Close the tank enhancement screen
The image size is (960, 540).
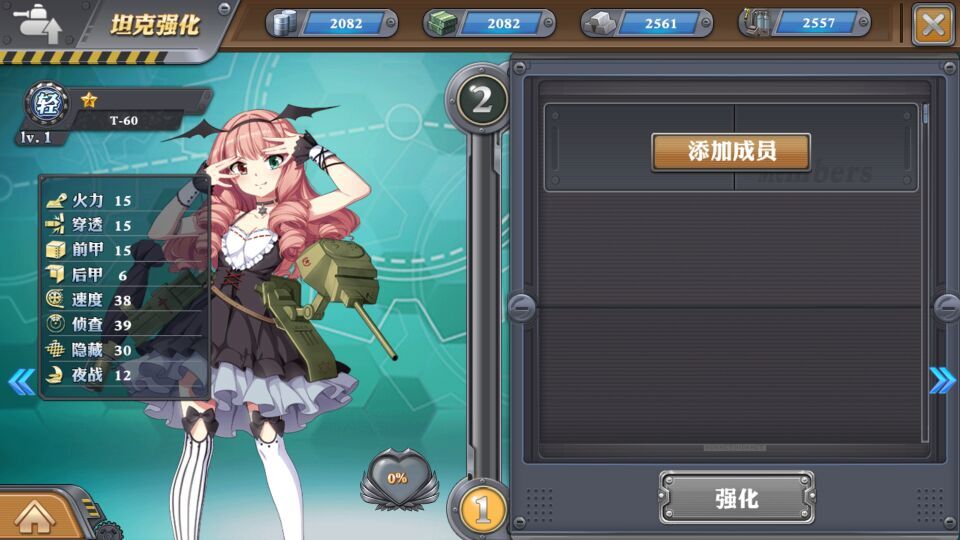(933, 24)
